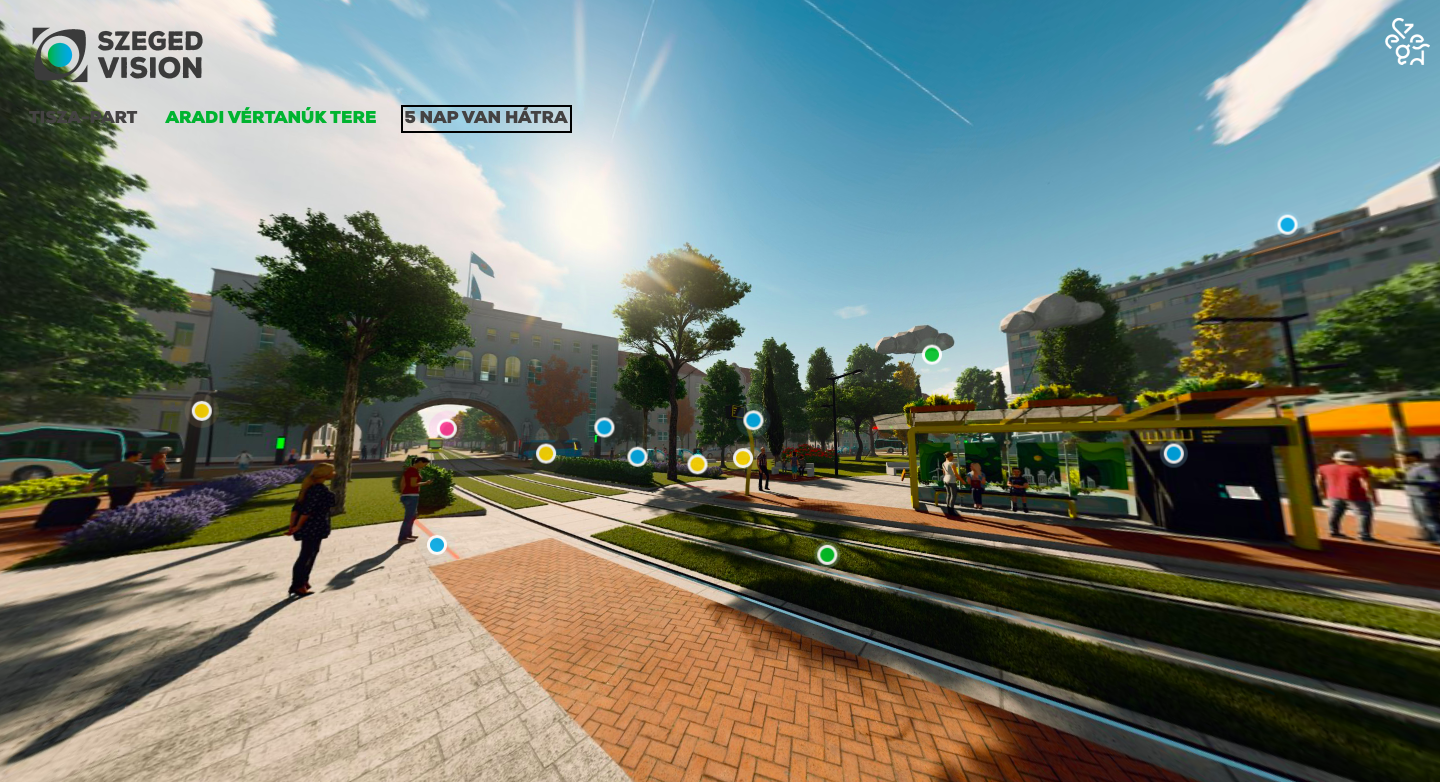Screen dimensions: 1440x782
Task: Select the Aradi Vértanúk Tere tab
Action: coord(271,117)
